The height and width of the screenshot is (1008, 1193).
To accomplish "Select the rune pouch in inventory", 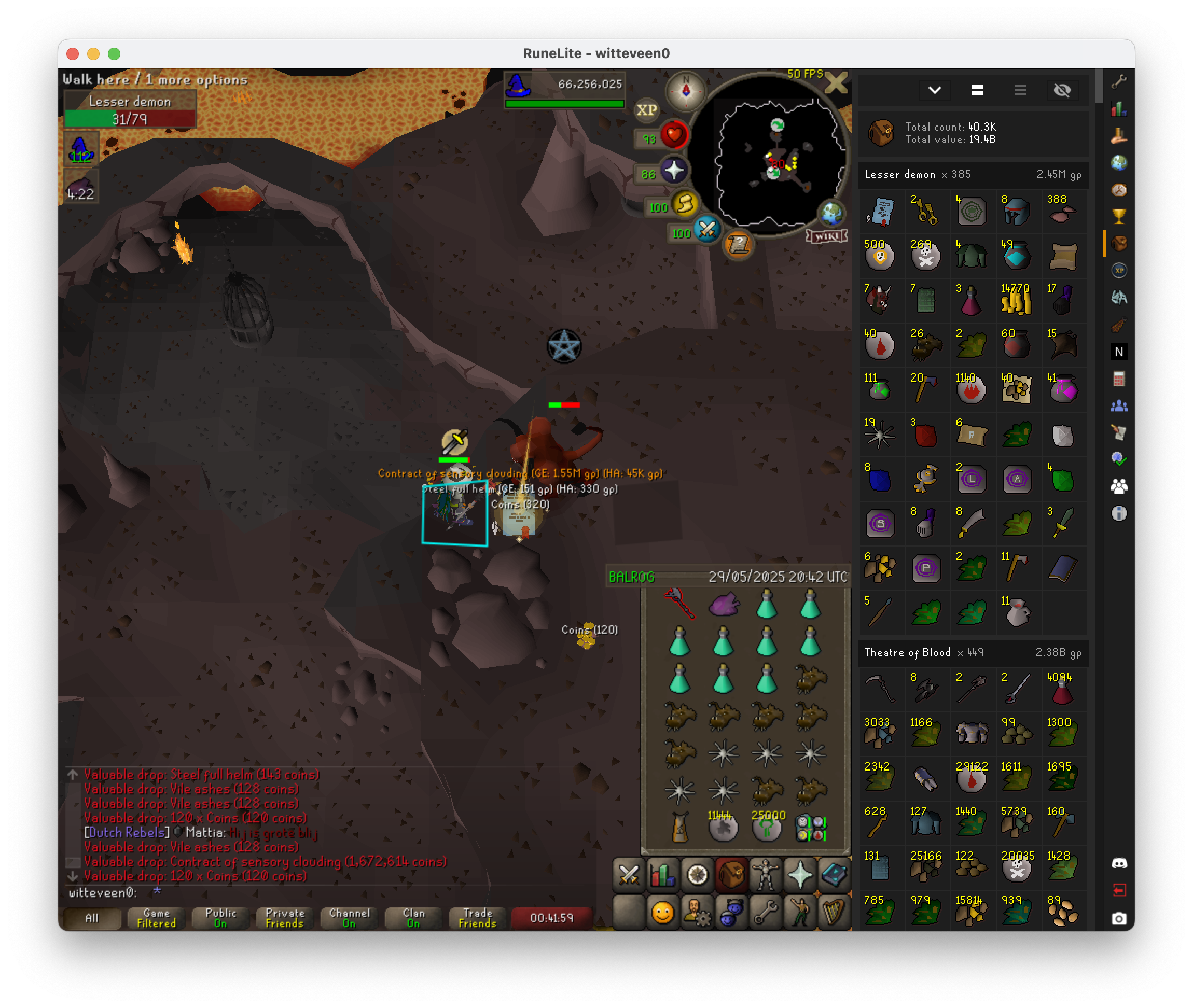I will pos(810,829).
